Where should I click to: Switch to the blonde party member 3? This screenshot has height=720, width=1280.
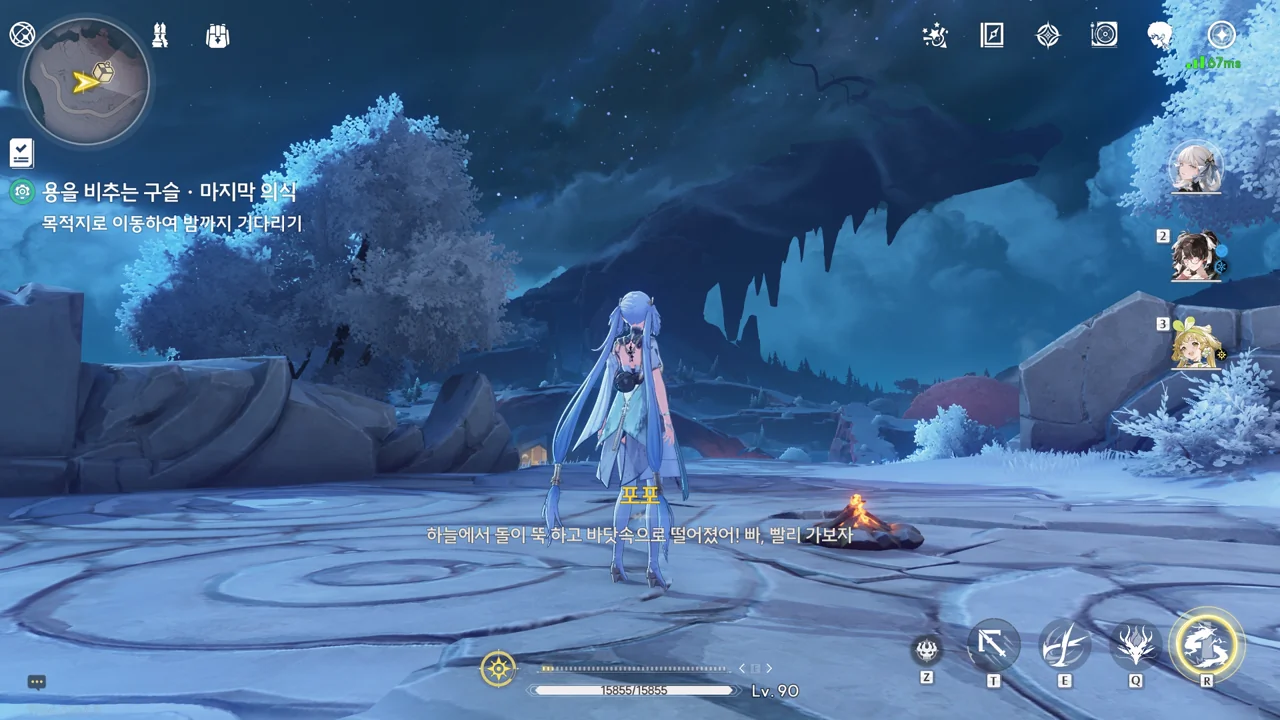click(1196, 344)
